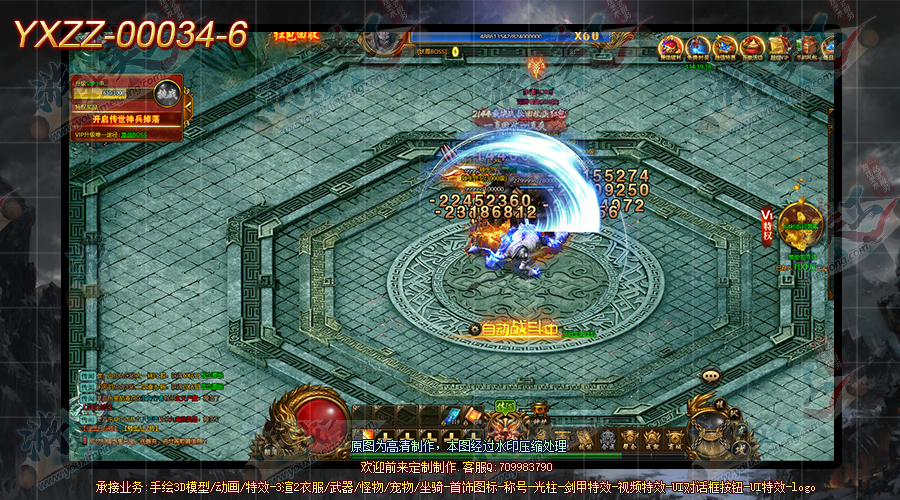This screenshot has width=900, height=500.
Task: Open the golden scroll VIP icon
Action: pyautogui.click(x=779, y=47)
